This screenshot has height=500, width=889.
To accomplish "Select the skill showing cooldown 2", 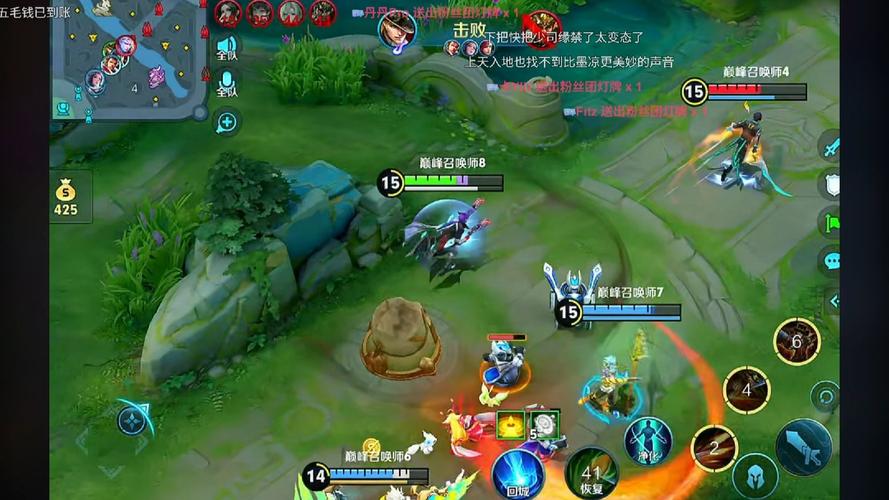I will [x=714, y=447].
